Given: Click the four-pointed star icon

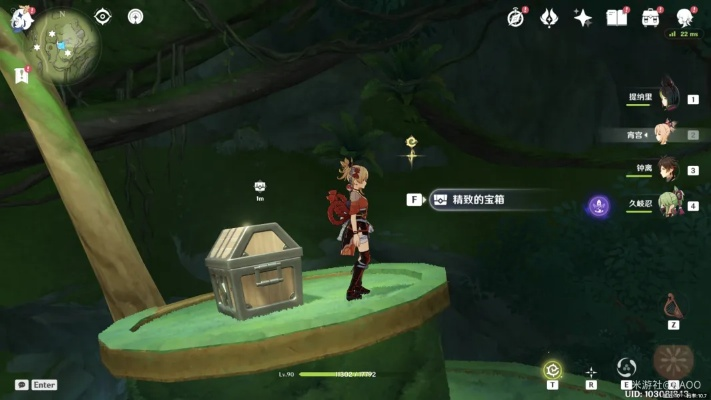Looking at the screenshot, I should [x=583, y=17].
